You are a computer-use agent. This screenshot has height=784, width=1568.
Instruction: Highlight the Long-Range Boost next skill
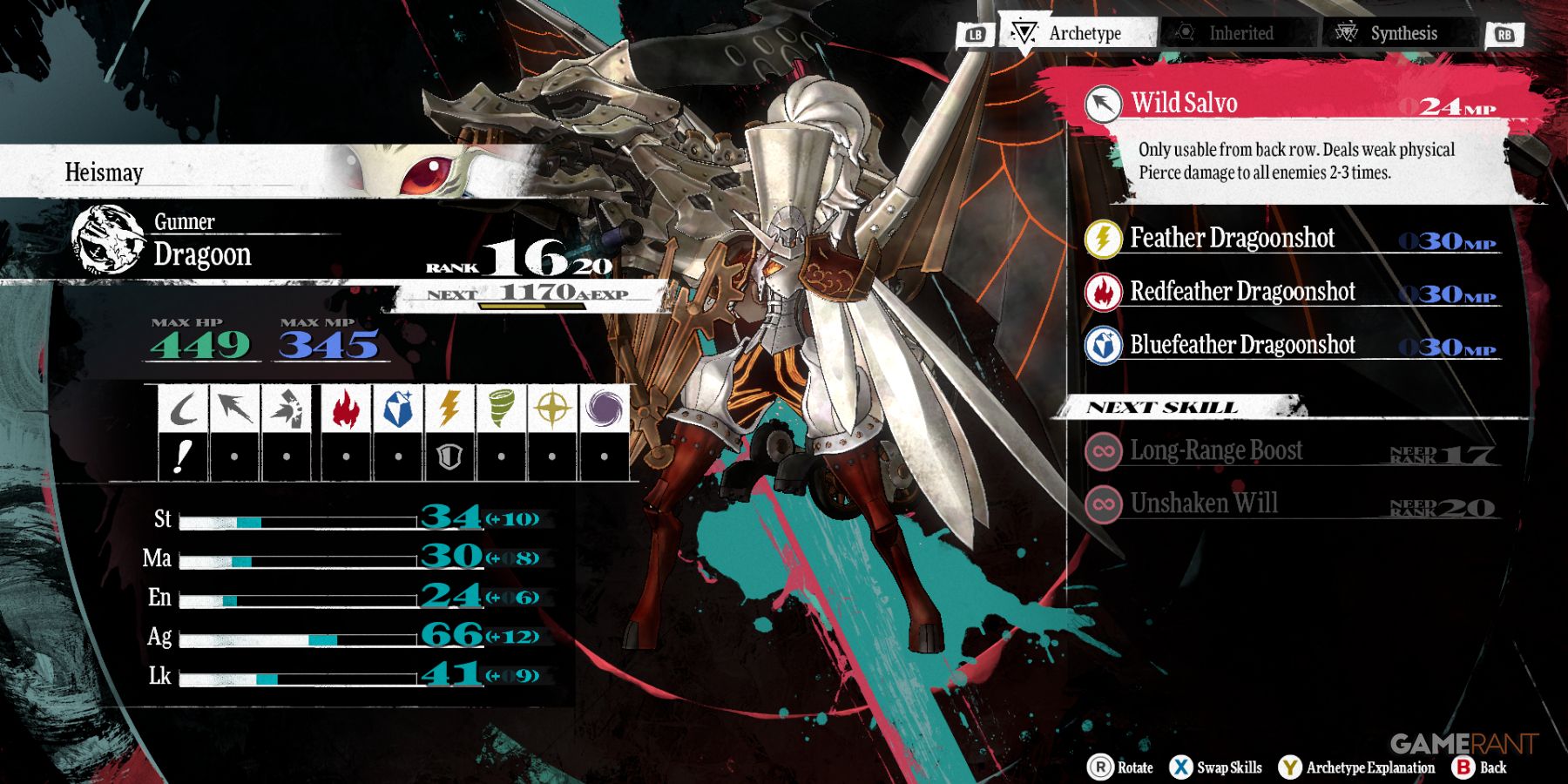click(1216, 450)
